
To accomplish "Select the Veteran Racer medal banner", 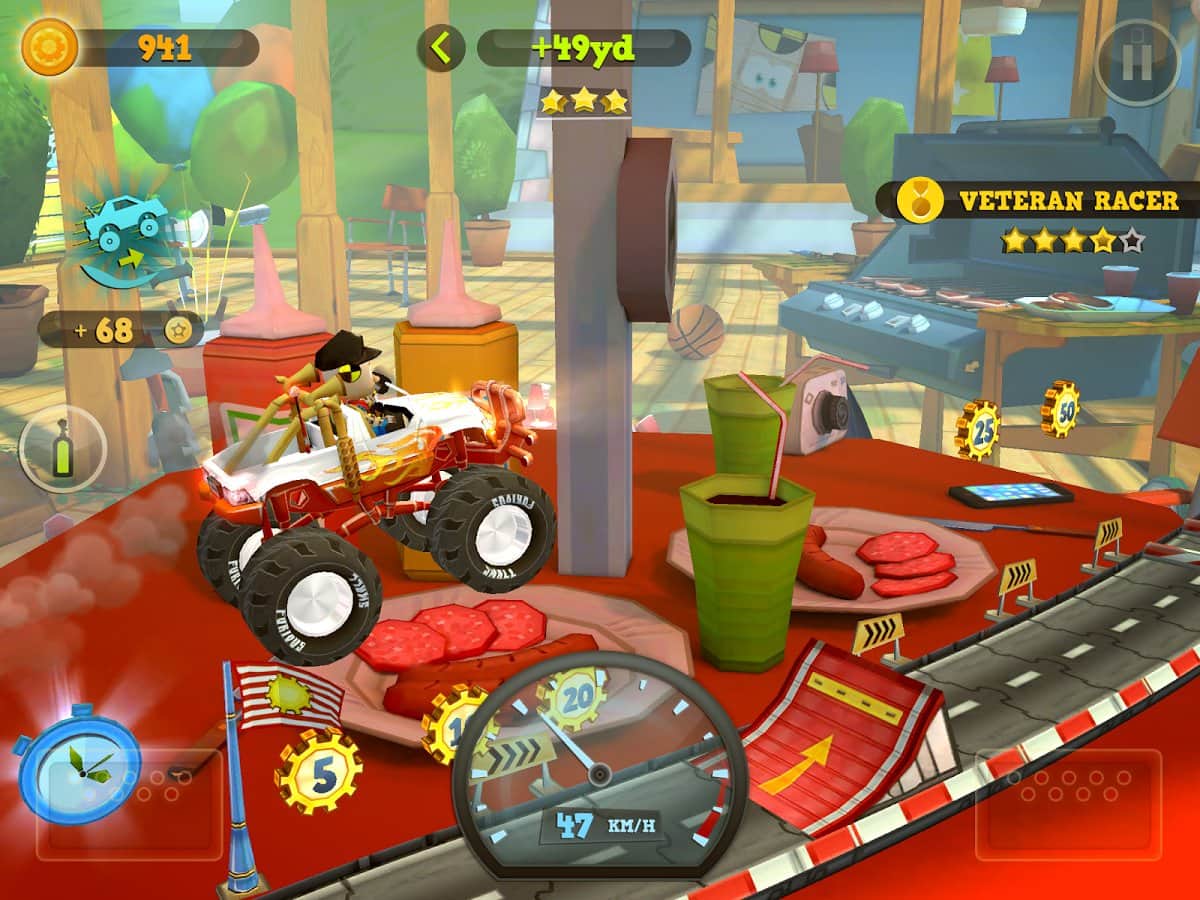I will tap(1040, 201).
